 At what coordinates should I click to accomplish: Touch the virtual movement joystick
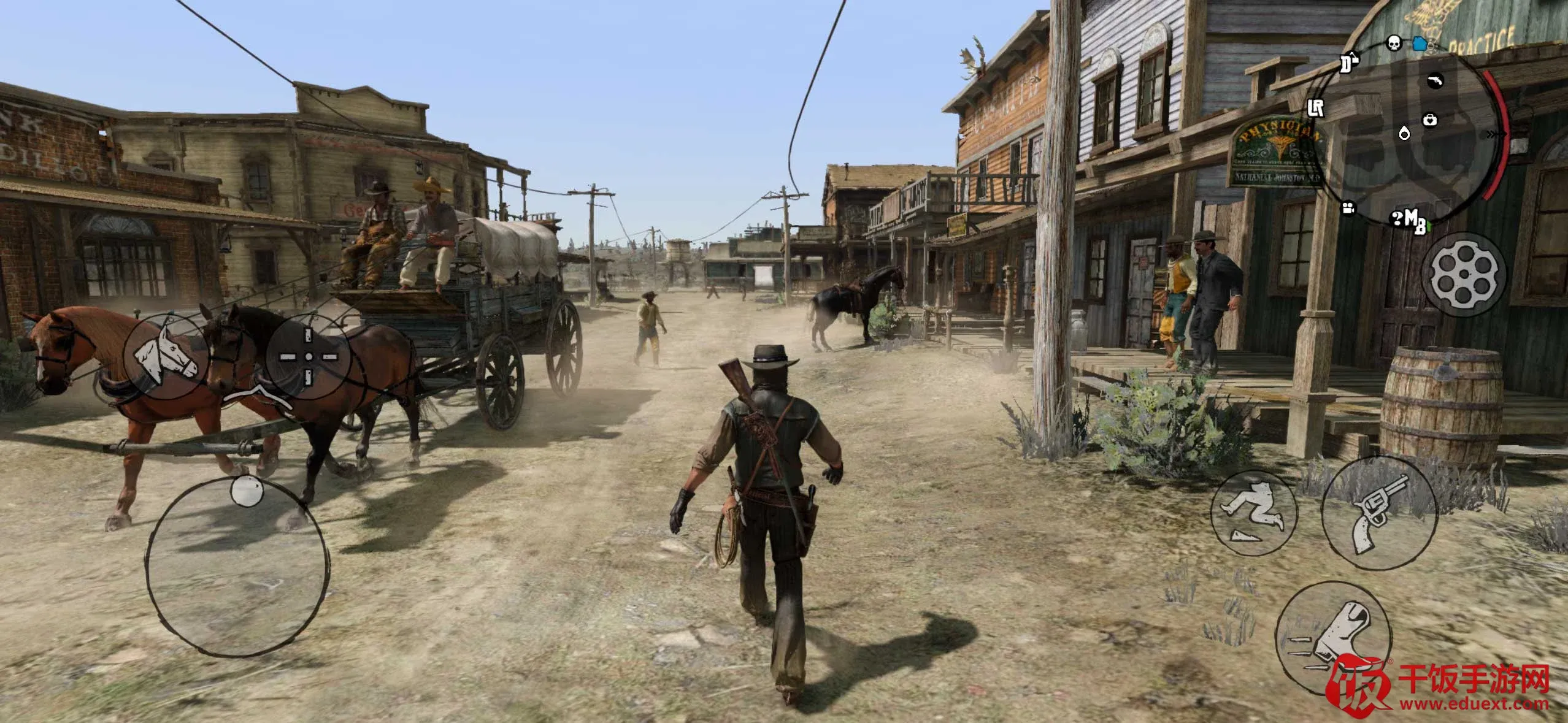(237, 567)
